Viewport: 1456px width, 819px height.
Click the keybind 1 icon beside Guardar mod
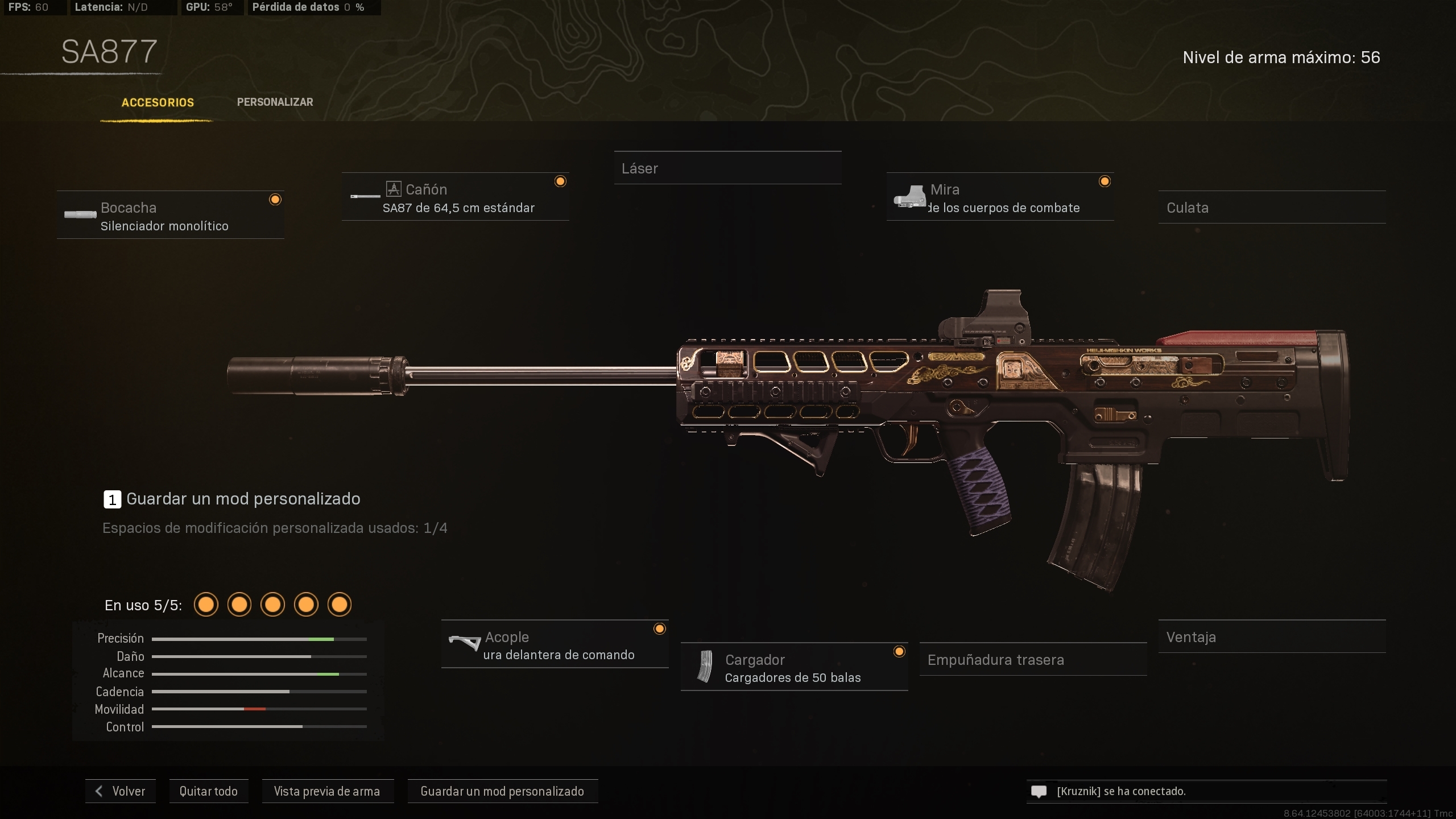pyautogui.click(x=111, y=499)
